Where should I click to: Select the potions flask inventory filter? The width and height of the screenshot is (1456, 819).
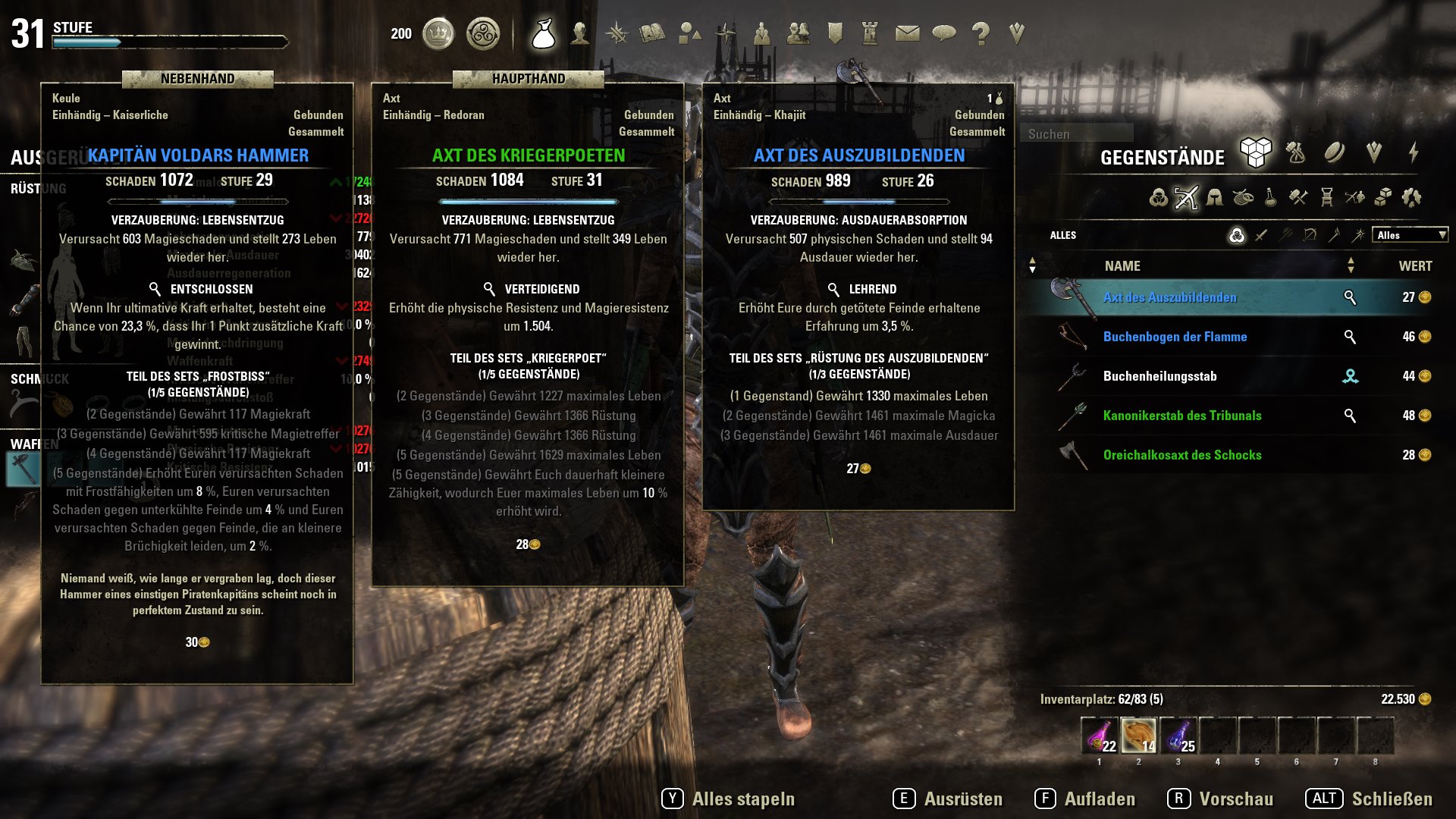1269,198
